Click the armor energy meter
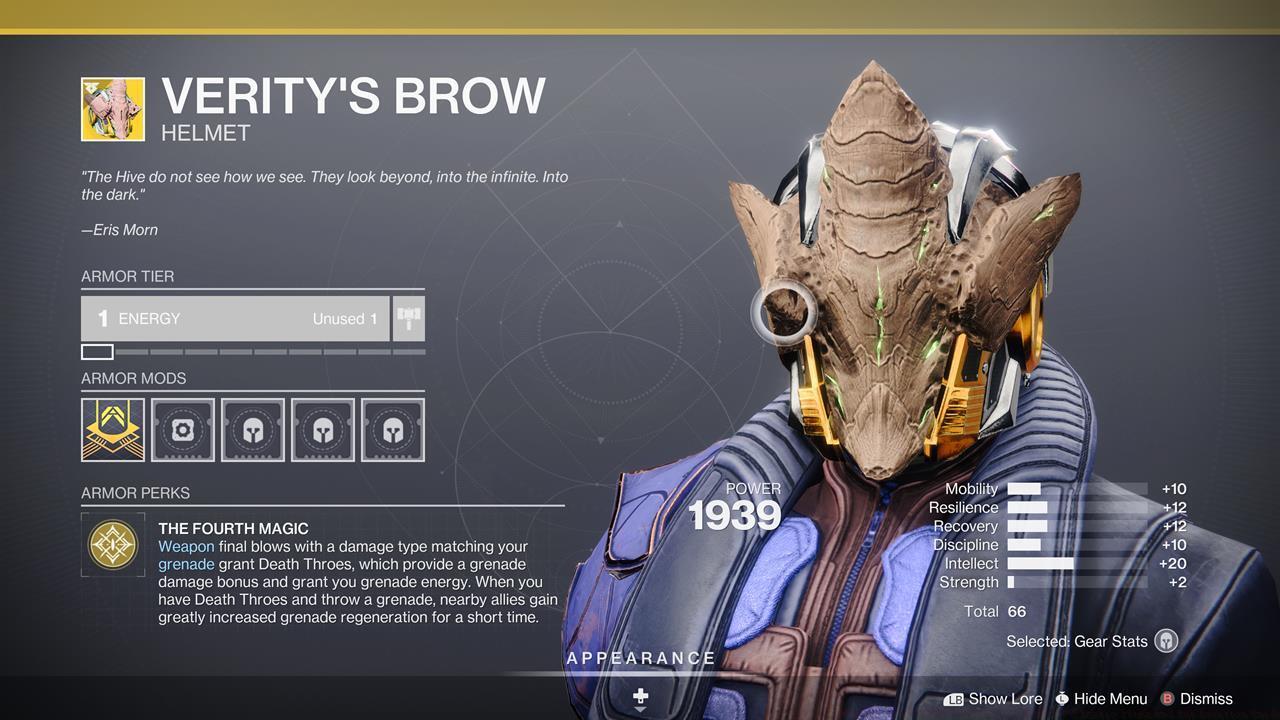The image size is (1280, 720). pyautogui.click(x=234, y=318)
